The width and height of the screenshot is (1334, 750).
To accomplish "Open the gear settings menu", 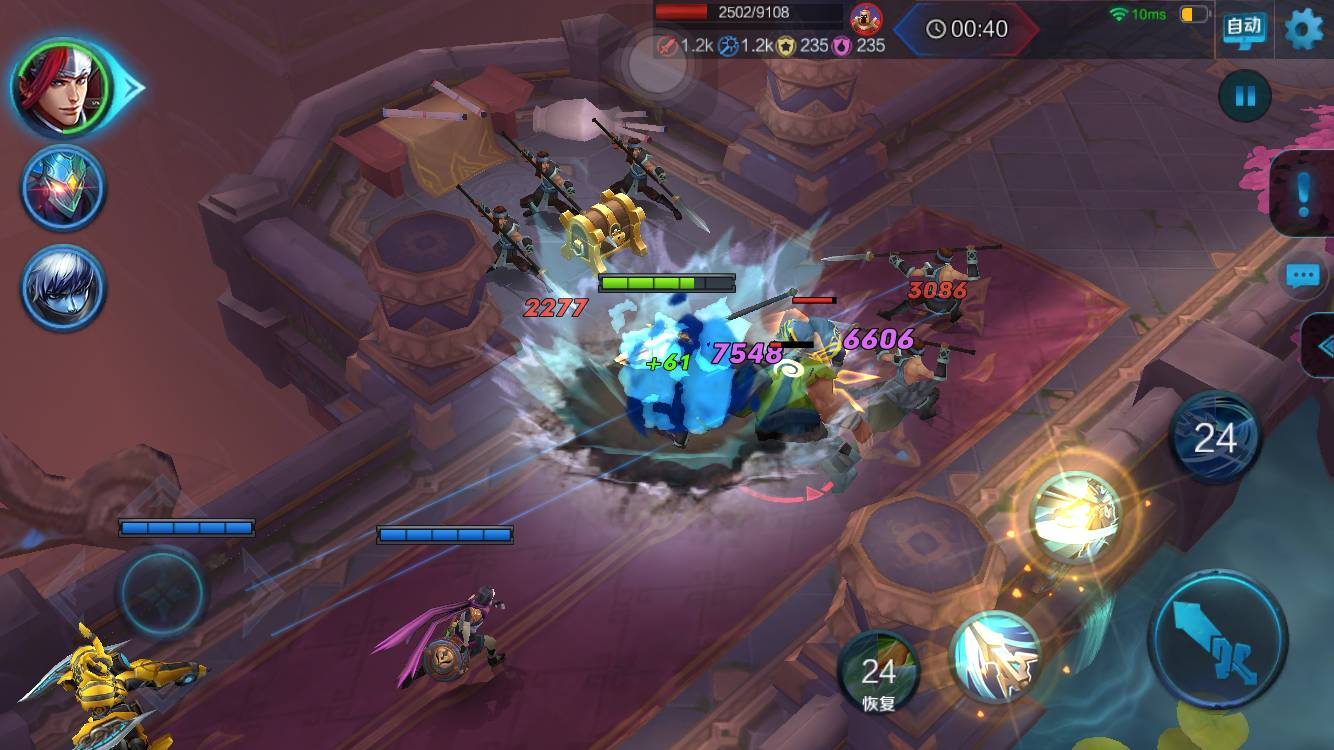I will point(1303,28).
